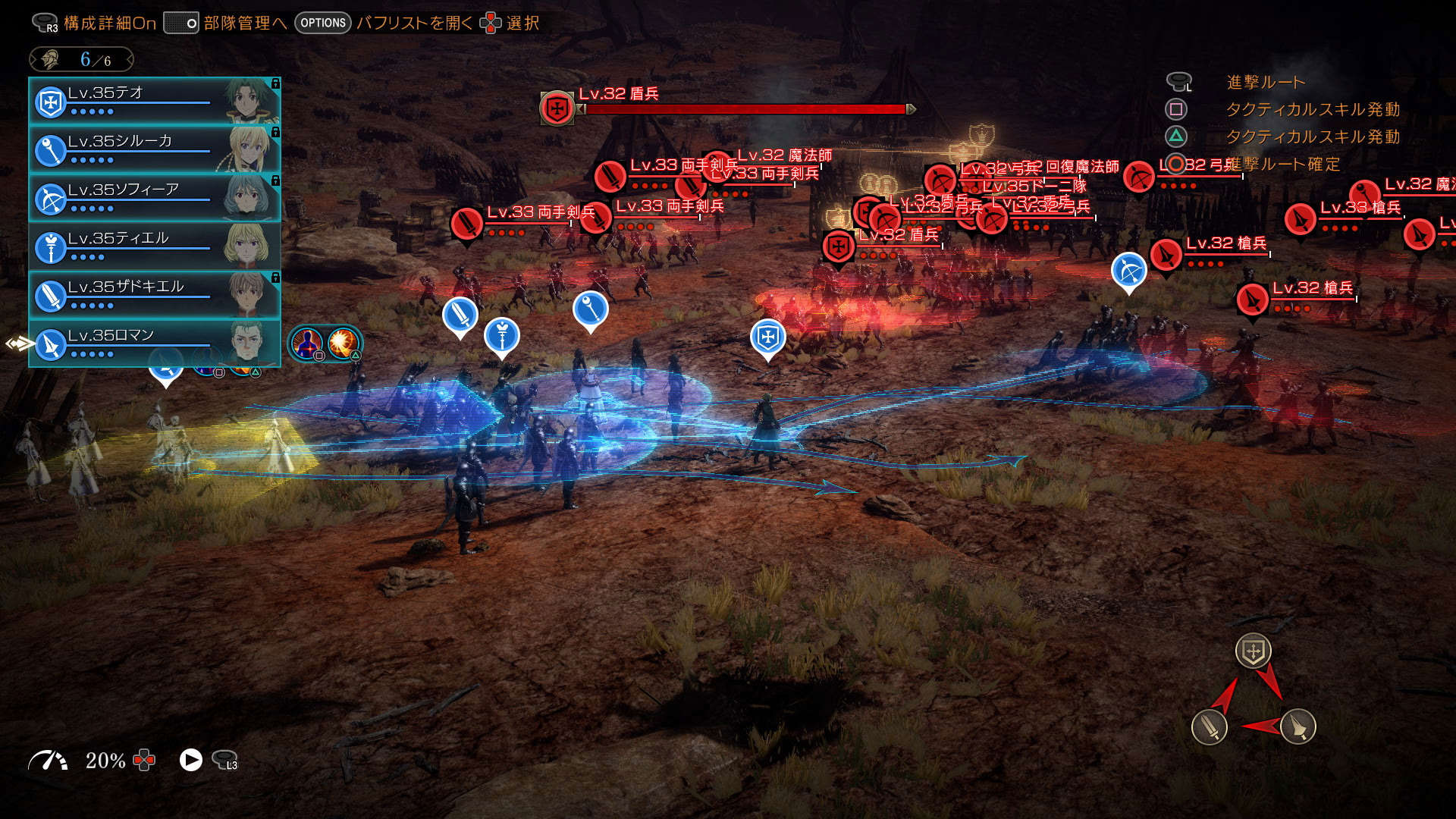Target the Lv.32 盾兵 enemy with red health bar

pos(557,108)
